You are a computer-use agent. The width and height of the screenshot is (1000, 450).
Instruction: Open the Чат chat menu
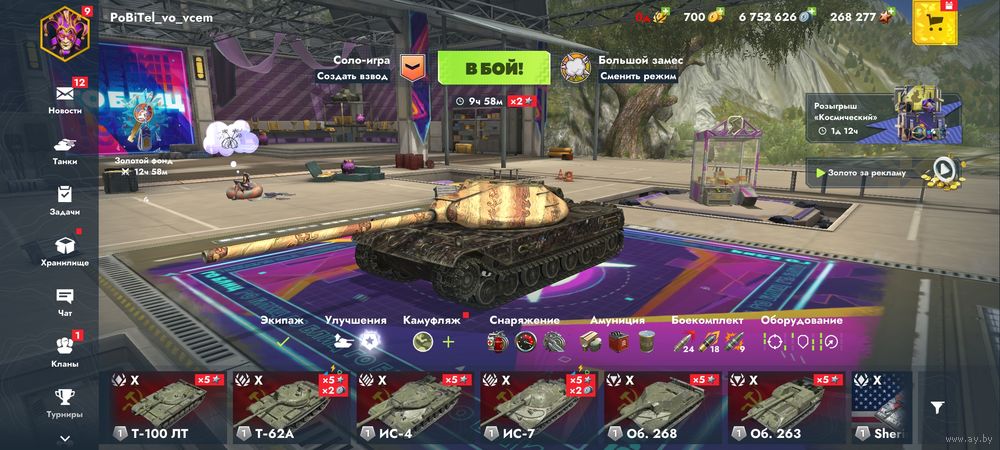pyautogui.click(x=65, y=301)
